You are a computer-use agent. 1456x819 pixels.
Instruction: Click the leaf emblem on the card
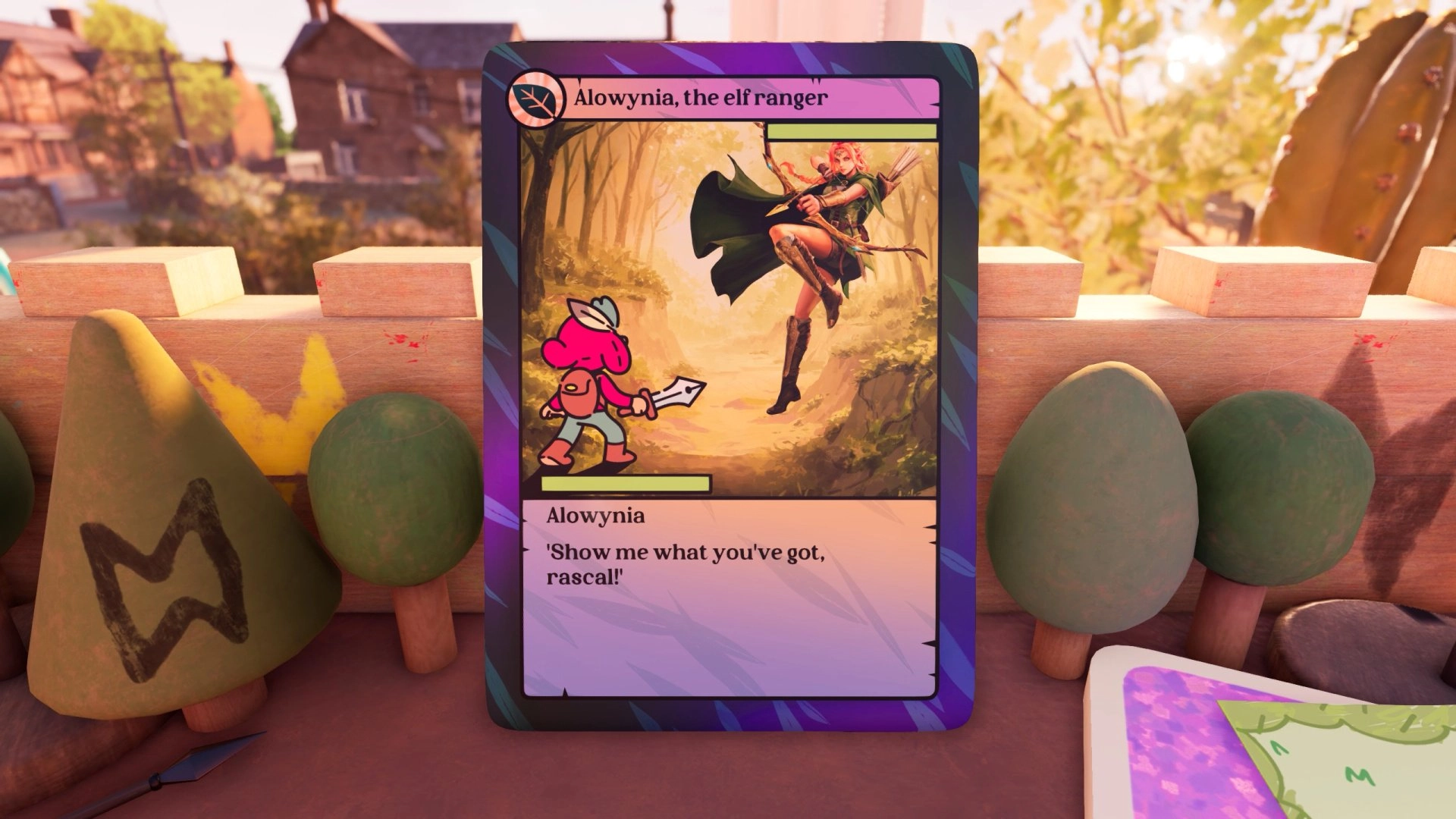(535, 95)
